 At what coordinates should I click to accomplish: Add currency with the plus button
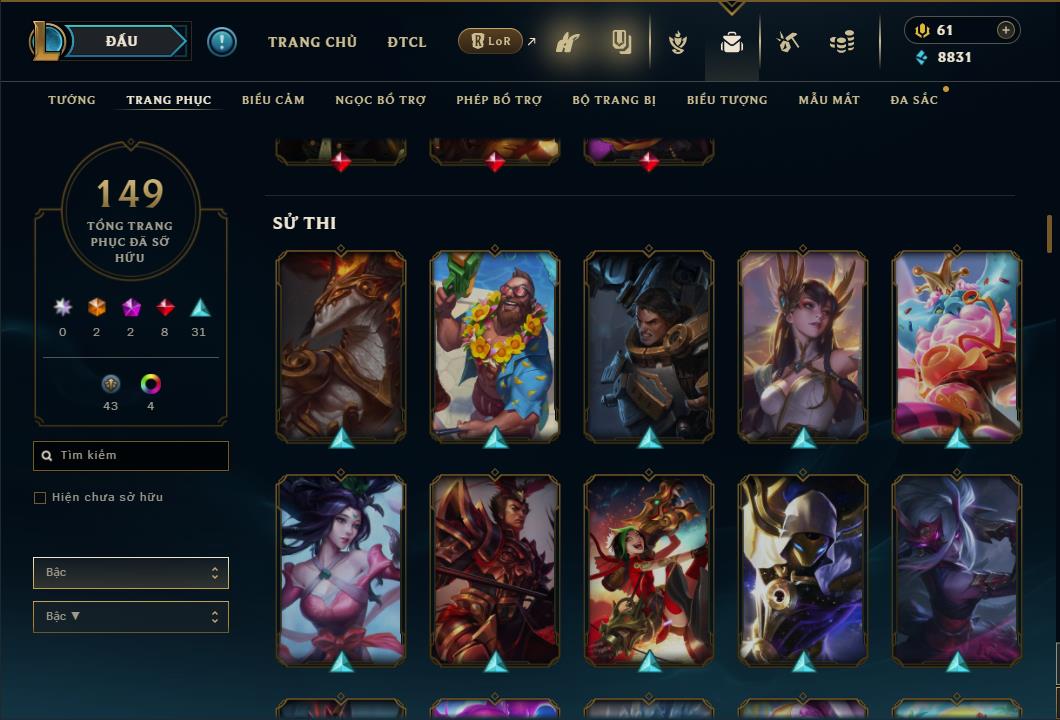1006,30
